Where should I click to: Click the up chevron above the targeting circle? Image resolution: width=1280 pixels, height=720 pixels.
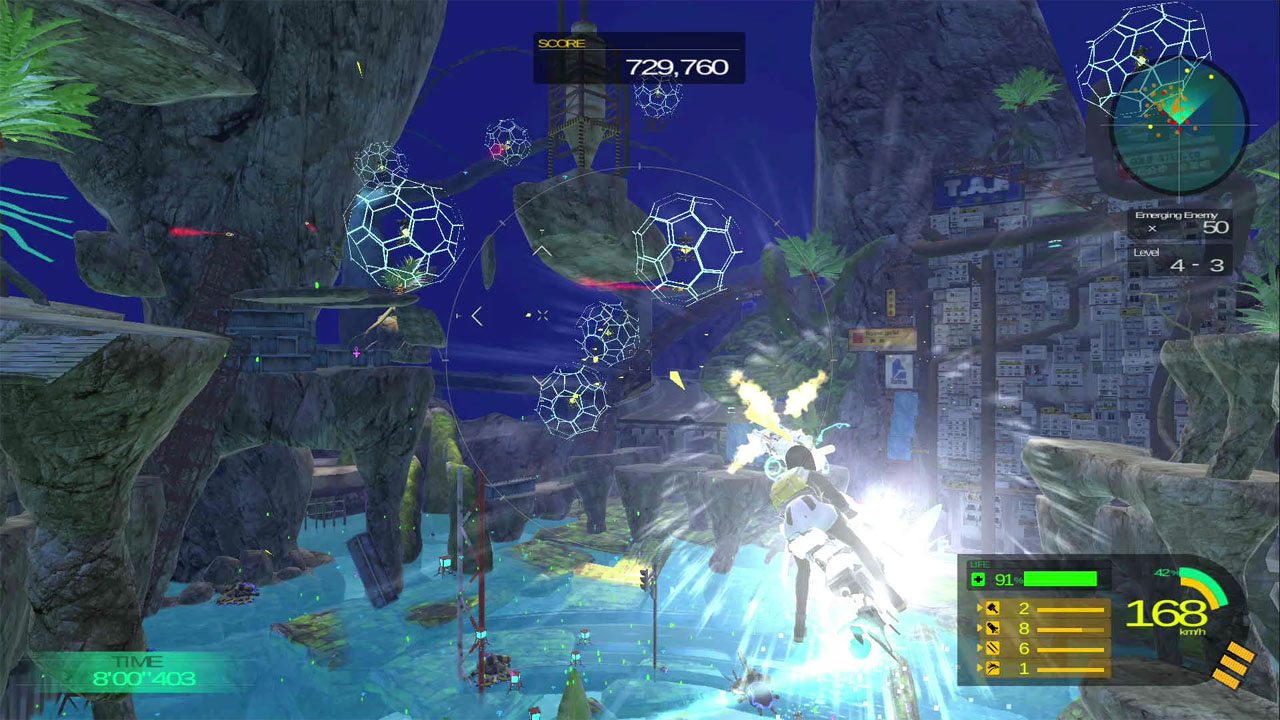[542, 250]
